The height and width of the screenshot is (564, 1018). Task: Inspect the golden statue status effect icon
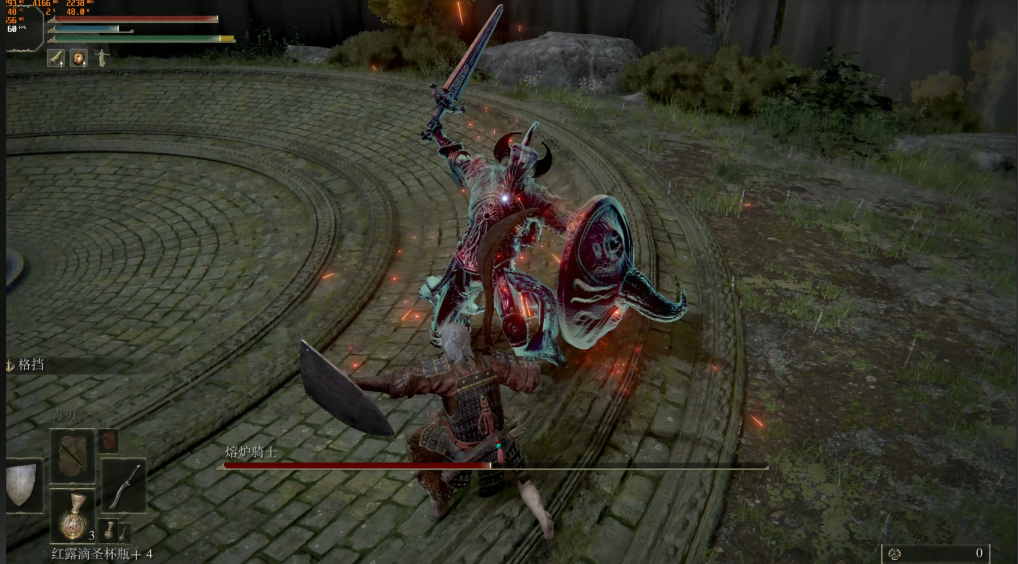[101, 58]
